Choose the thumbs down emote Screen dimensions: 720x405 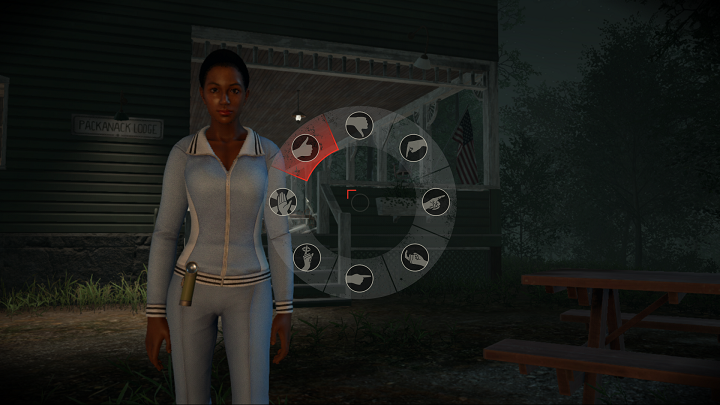tap(360, 125)
